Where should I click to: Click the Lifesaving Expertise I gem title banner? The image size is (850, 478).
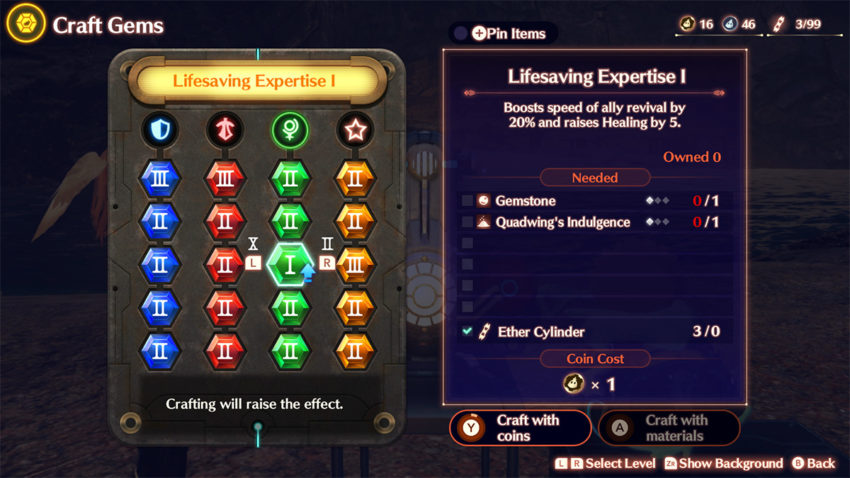click(259, 81)
